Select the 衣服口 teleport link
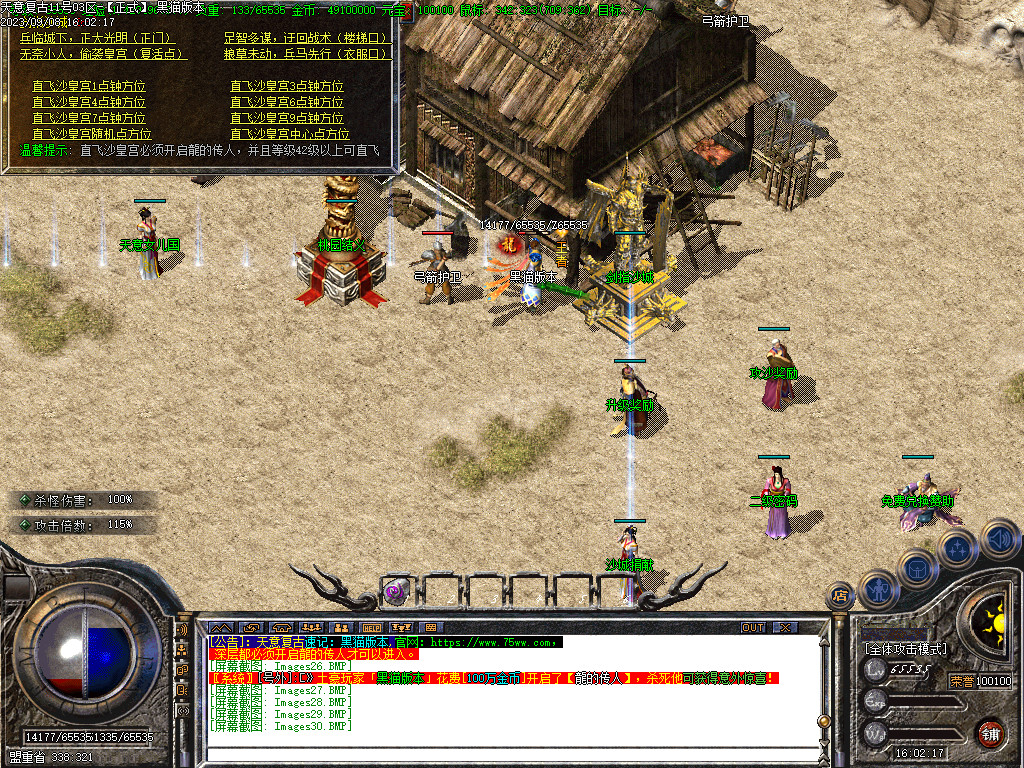 pos(305,54)
